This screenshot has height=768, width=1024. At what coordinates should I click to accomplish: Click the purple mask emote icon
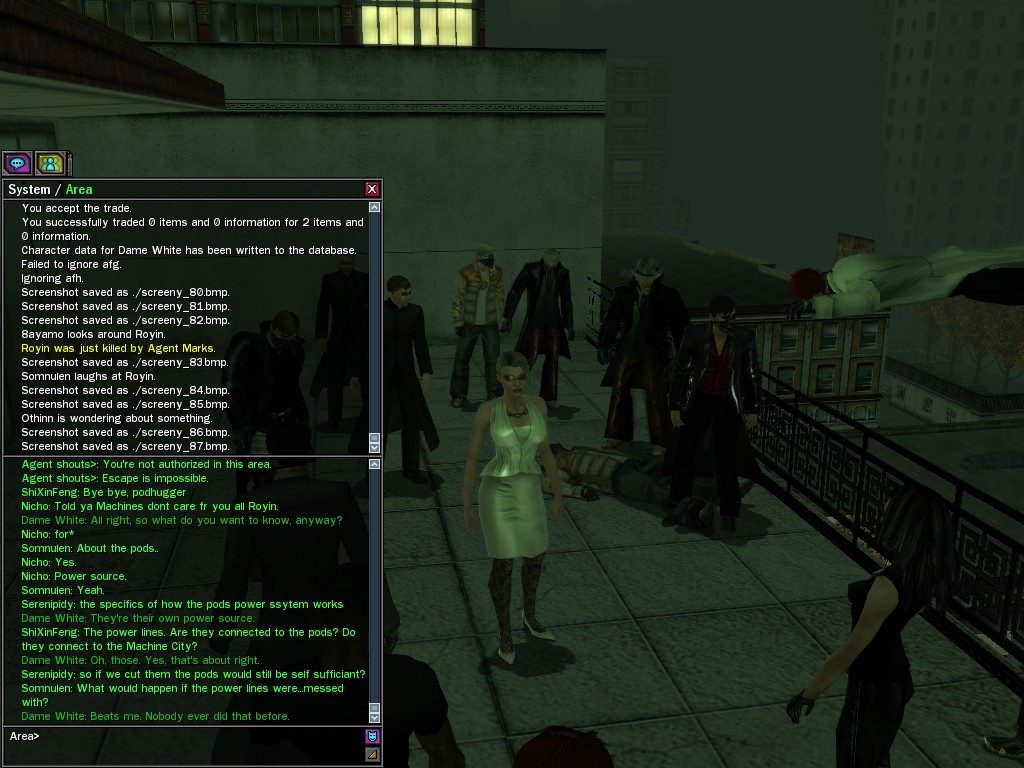(x=373, y=737)
